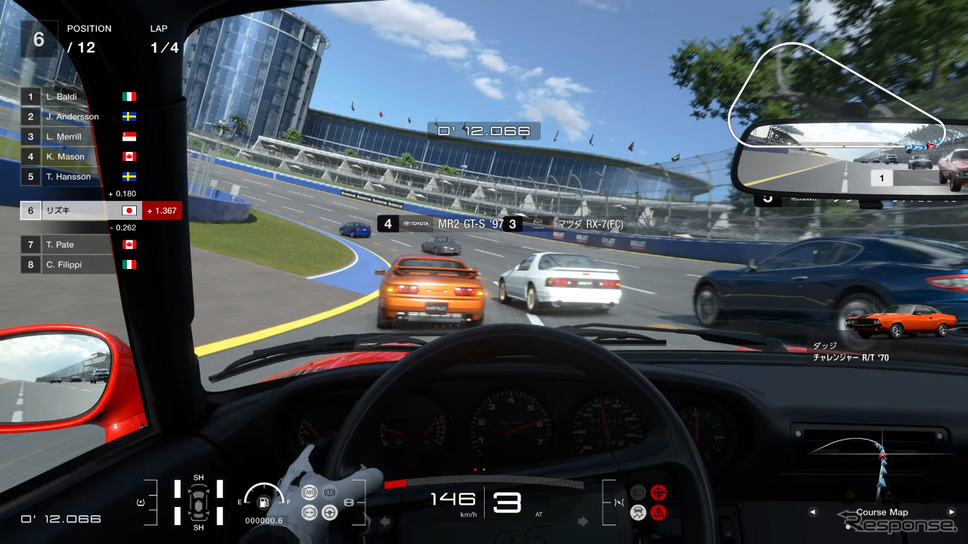
Task: Choose L. Merrill's leaderboard entry
Action: click(x=78, y=137)
